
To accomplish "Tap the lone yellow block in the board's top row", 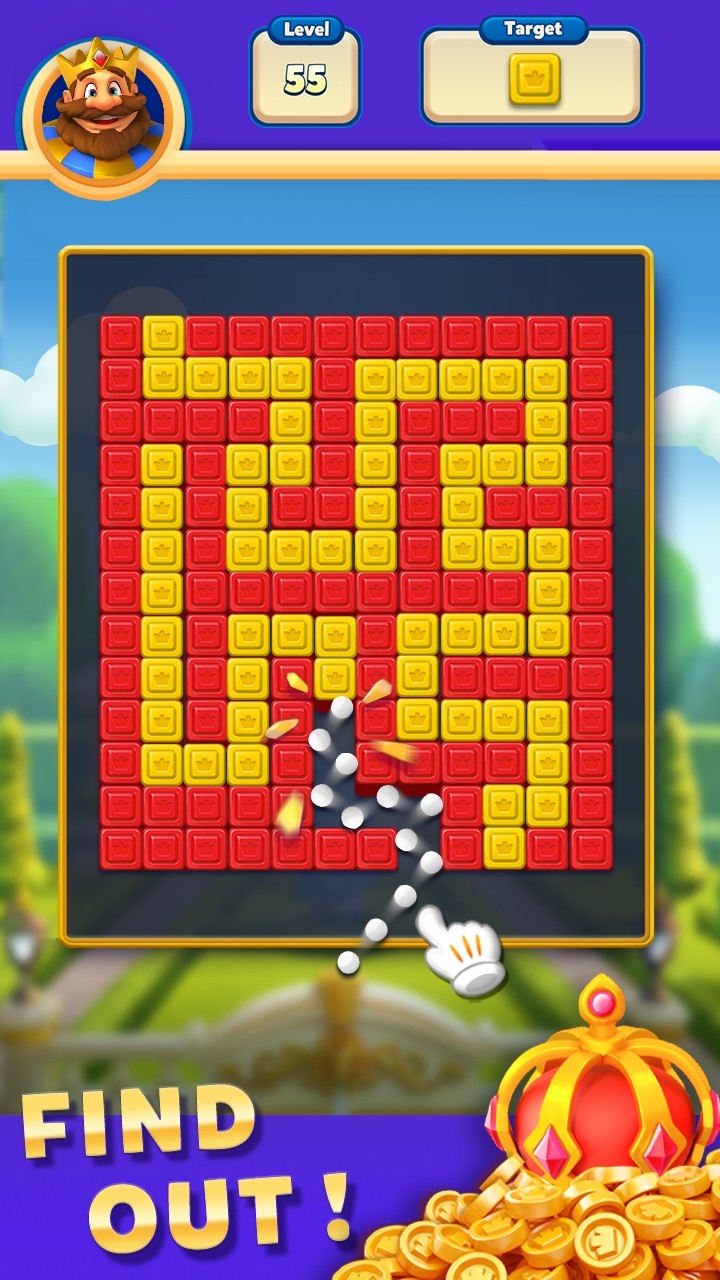I will 162,336.
